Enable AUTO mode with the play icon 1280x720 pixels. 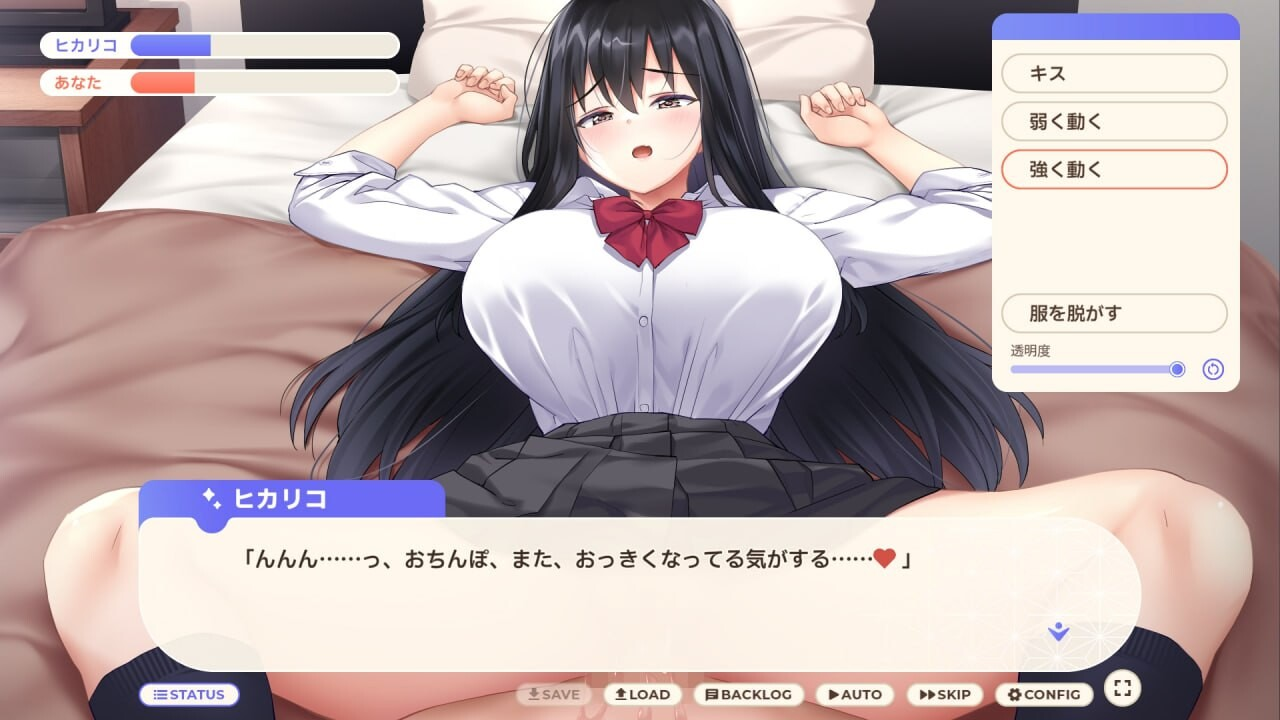[x=832, y=694]
